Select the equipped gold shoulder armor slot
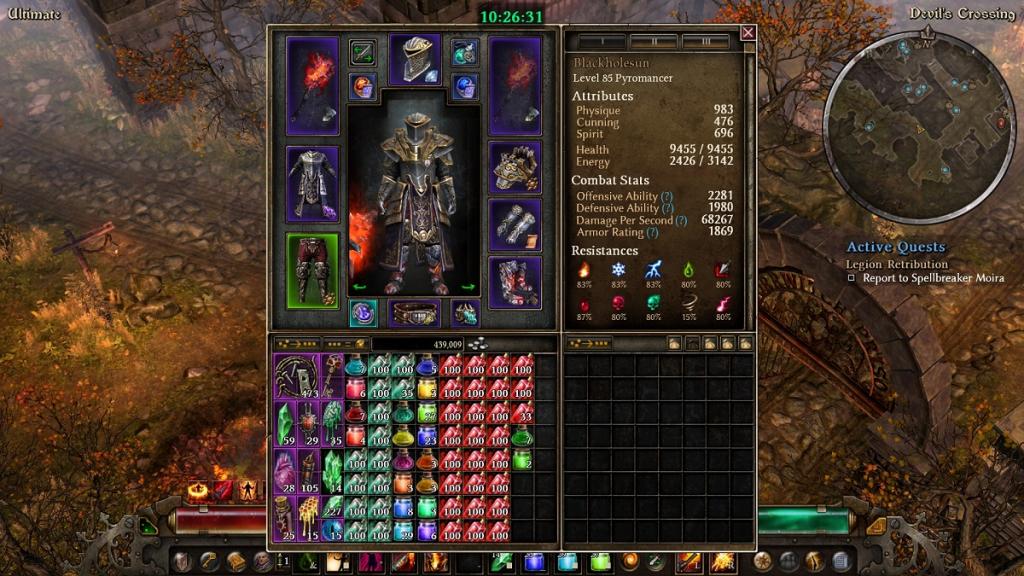The height and width of the screenshot is (576, 1024). tap(515, 167)
